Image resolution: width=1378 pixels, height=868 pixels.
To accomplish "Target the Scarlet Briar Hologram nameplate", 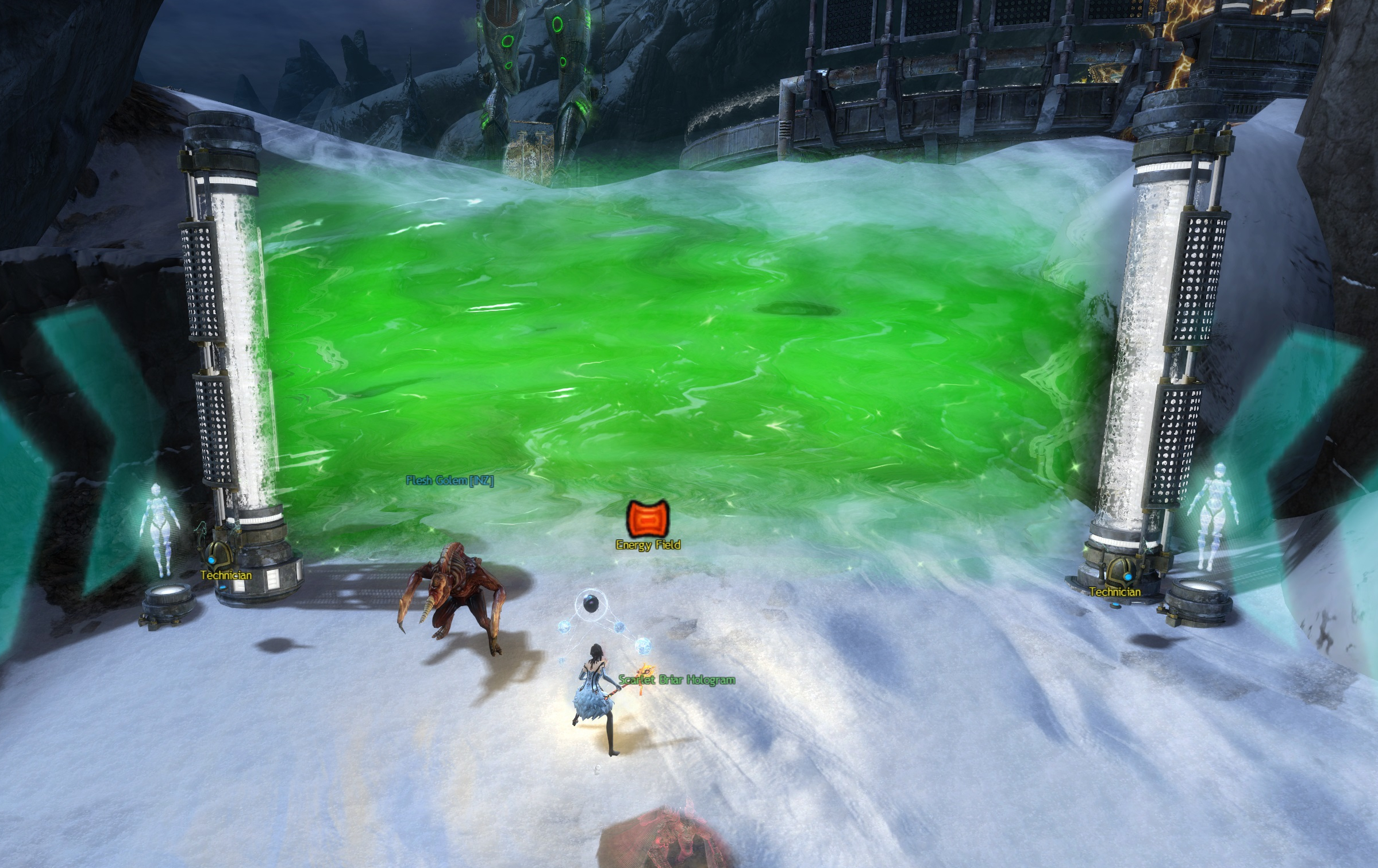I will pyautogui.click(x=676, y=680).
